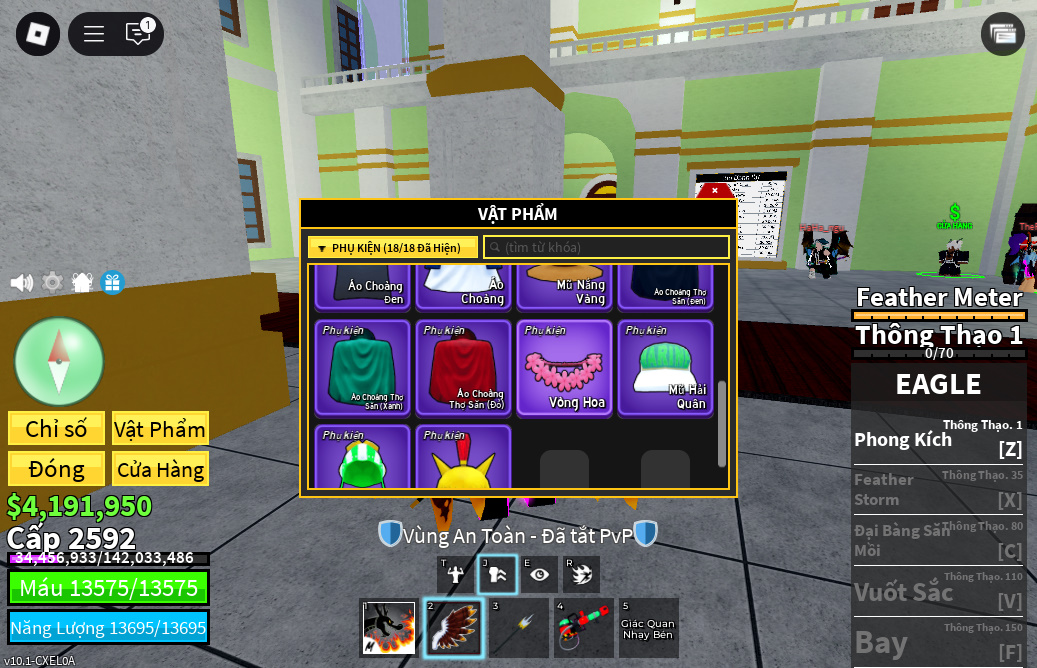Open the Cửa Hàng shop

click(160, 469)
